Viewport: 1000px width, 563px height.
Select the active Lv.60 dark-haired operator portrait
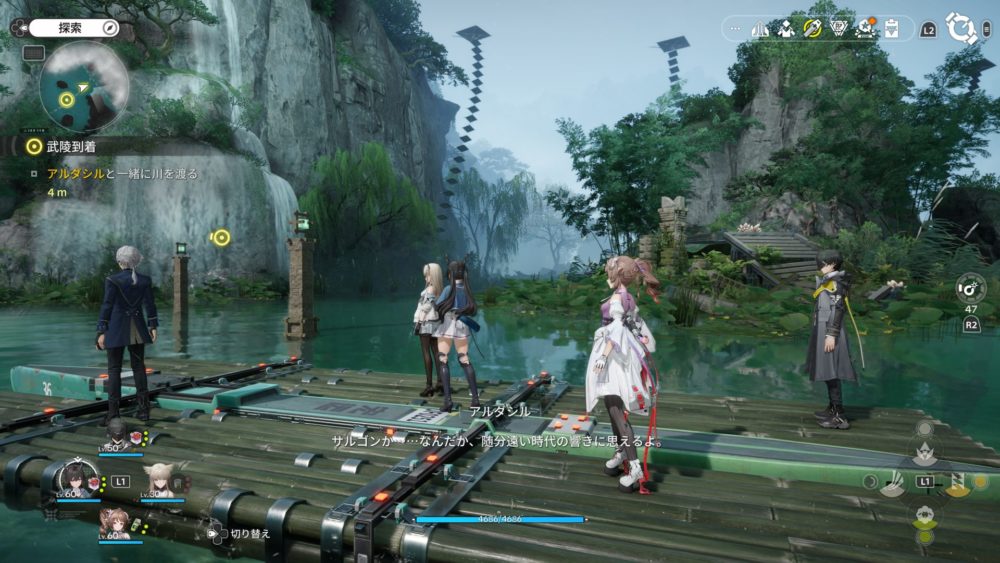coord(77,478)
